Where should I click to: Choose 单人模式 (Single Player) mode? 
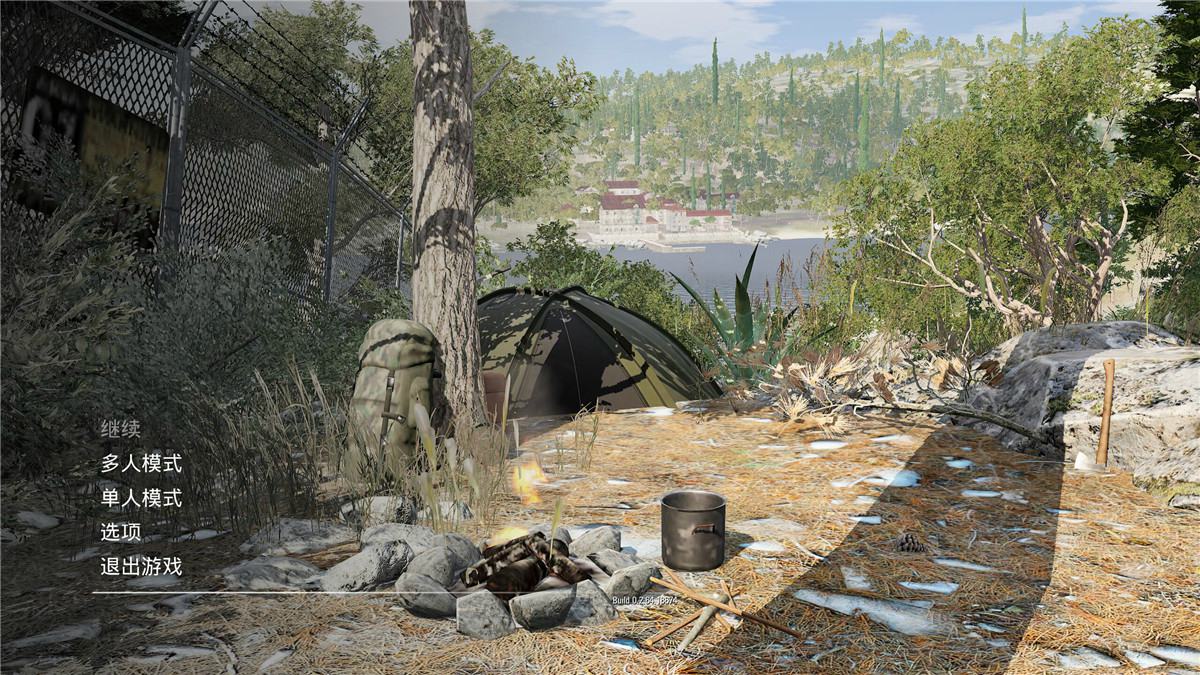[x=141, y=497]
